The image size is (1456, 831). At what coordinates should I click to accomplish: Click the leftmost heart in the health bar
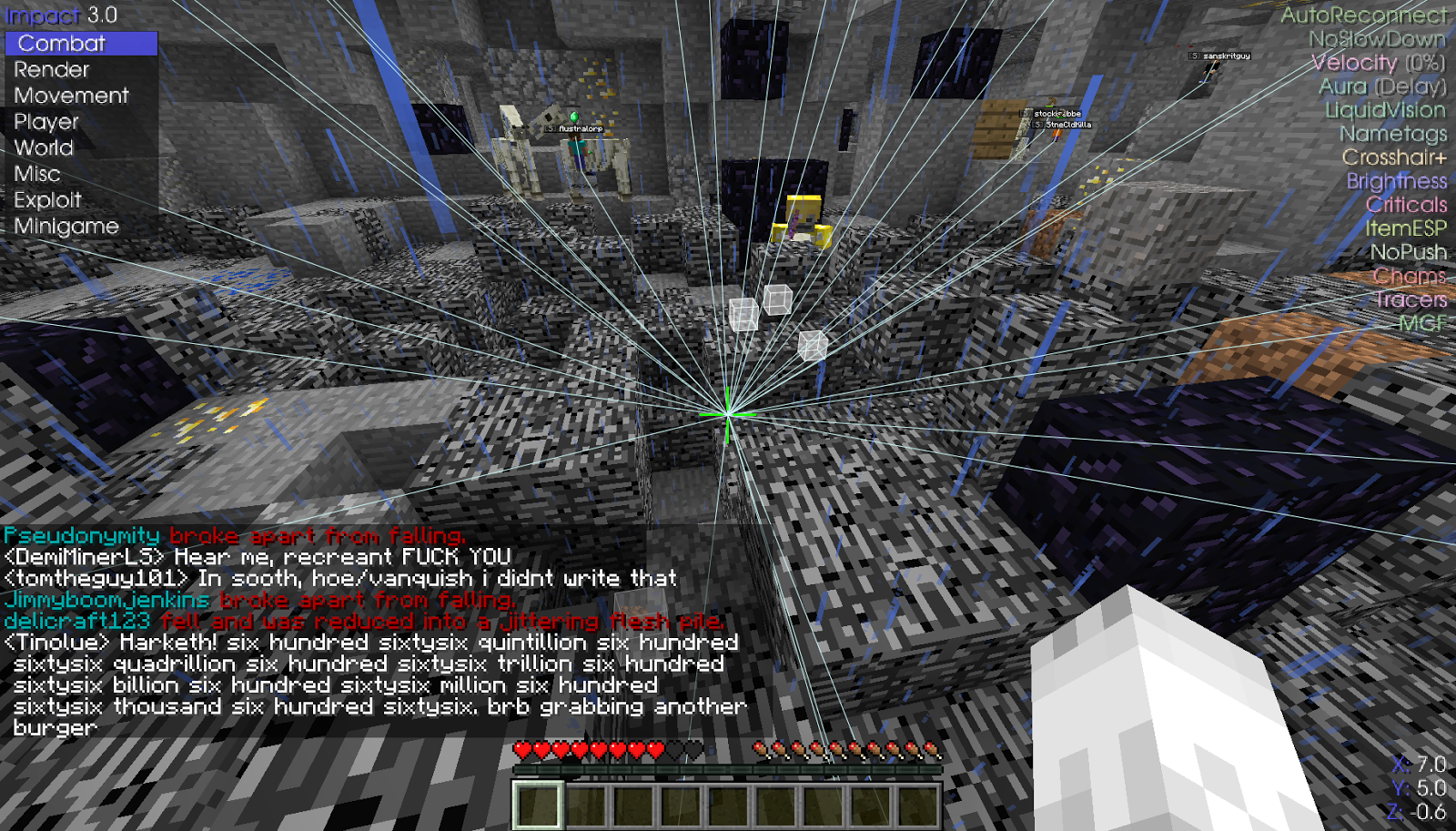pos(521,752)
